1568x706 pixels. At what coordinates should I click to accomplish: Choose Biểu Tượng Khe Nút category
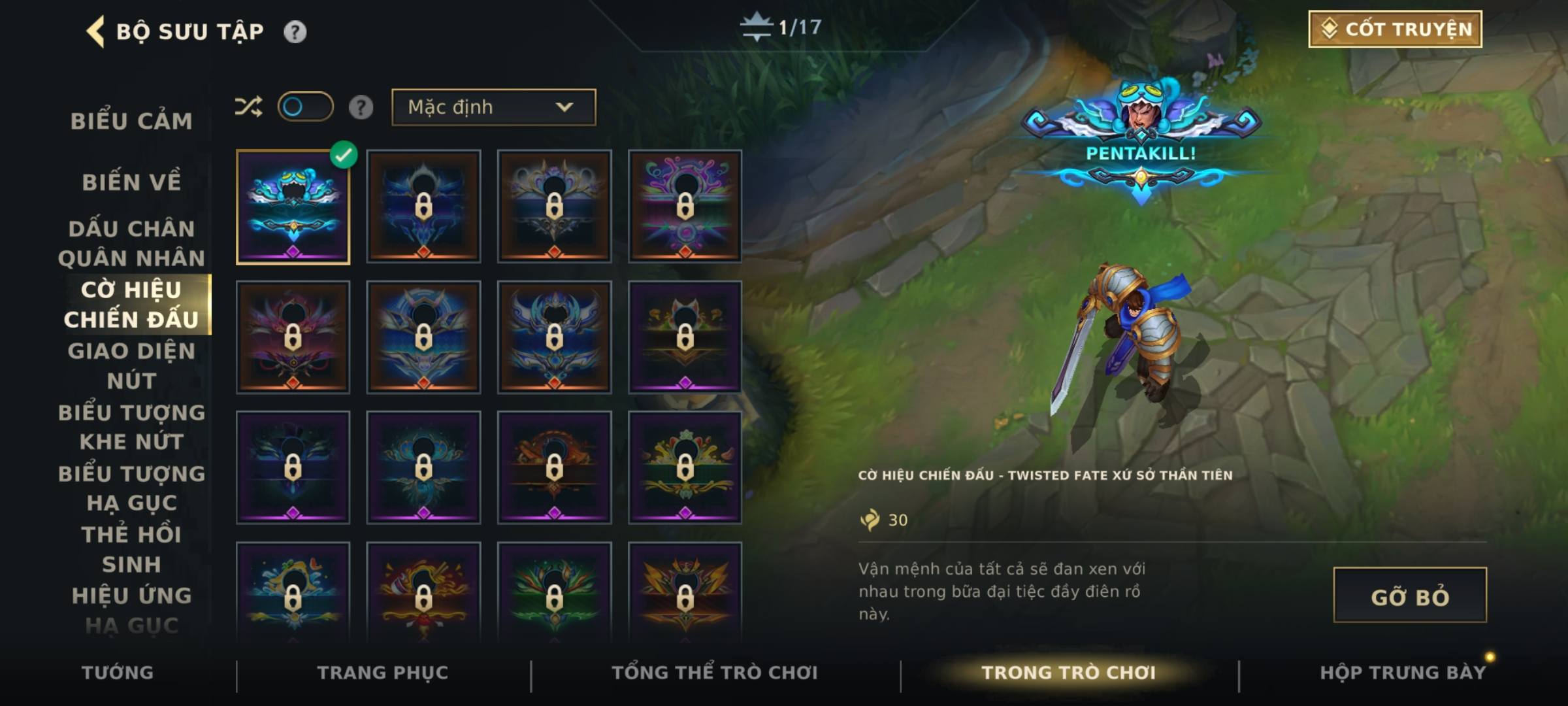click(x=131, y=427)
